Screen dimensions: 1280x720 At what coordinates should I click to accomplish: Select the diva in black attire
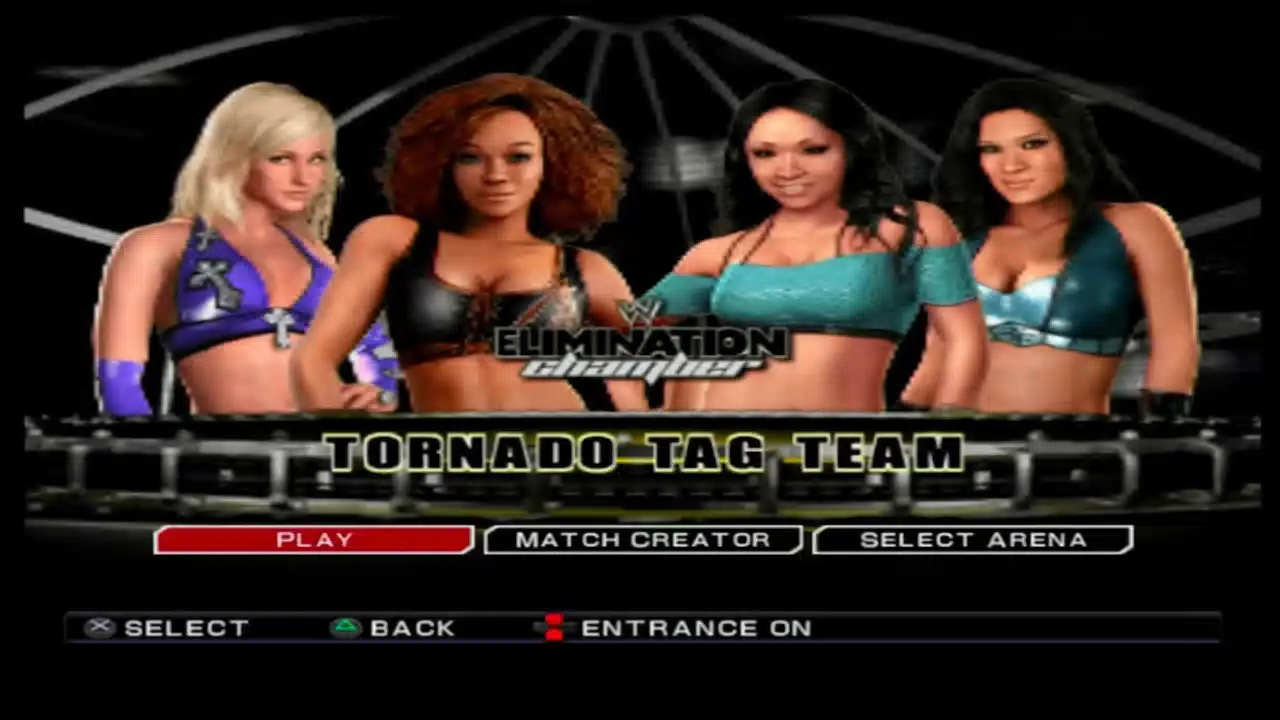click(x=500, y=250)
